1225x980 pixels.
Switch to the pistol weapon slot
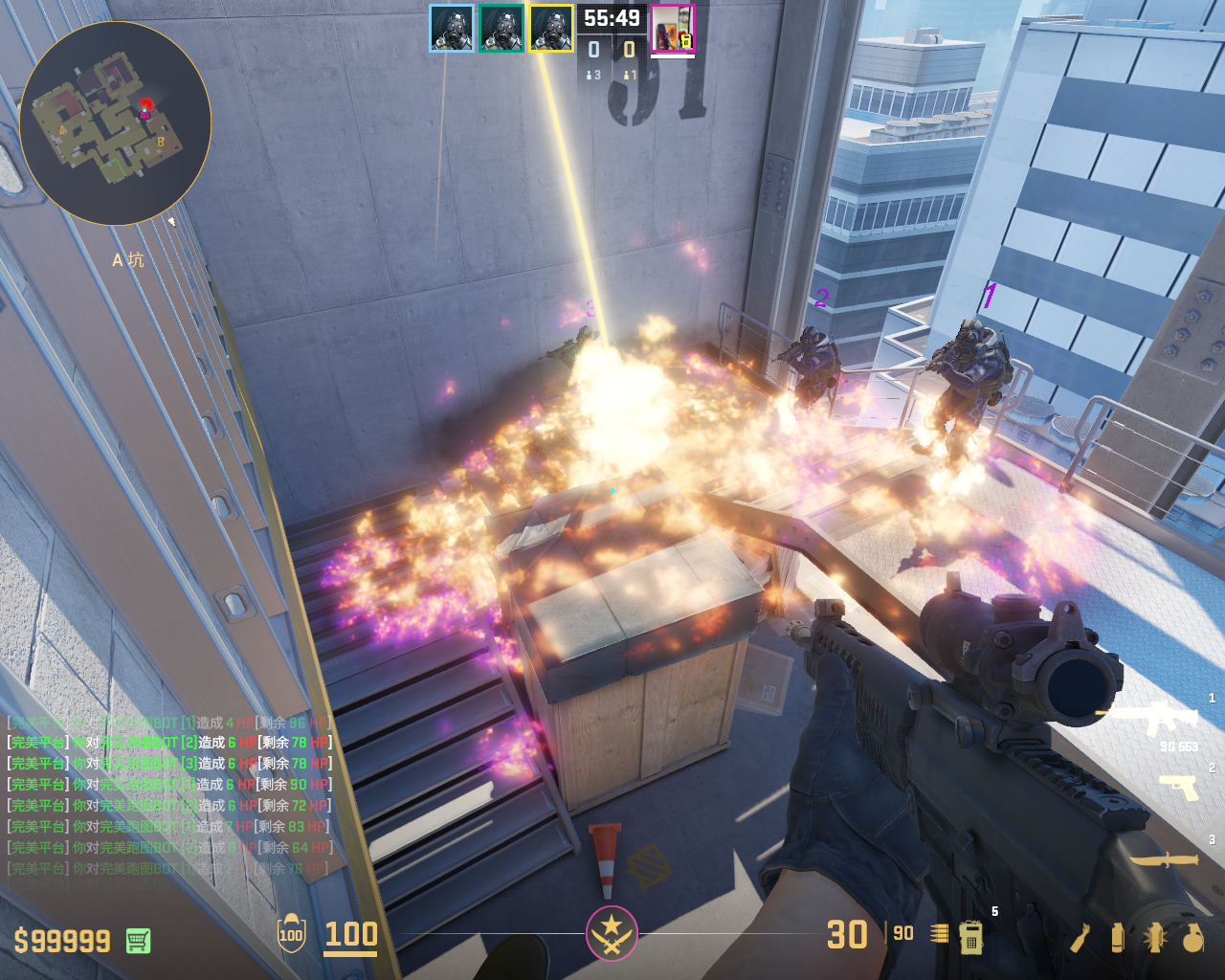tap(1178, 787)
